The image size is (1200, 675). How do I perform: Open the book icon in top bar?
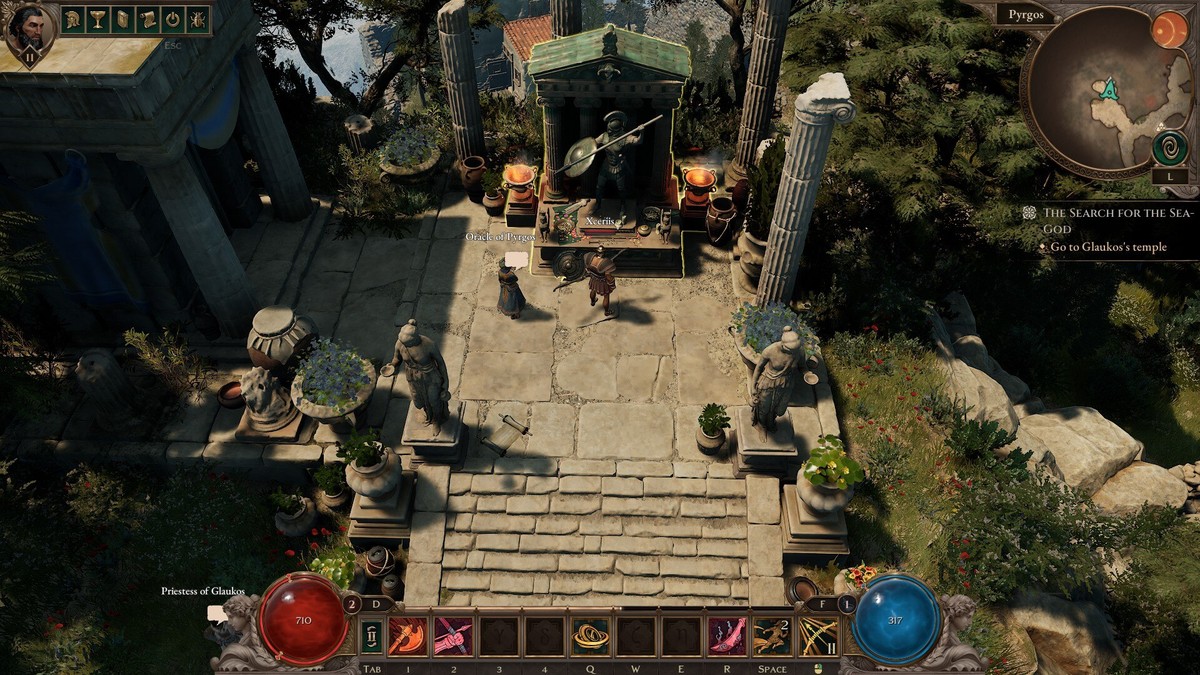tap(123, 19)
